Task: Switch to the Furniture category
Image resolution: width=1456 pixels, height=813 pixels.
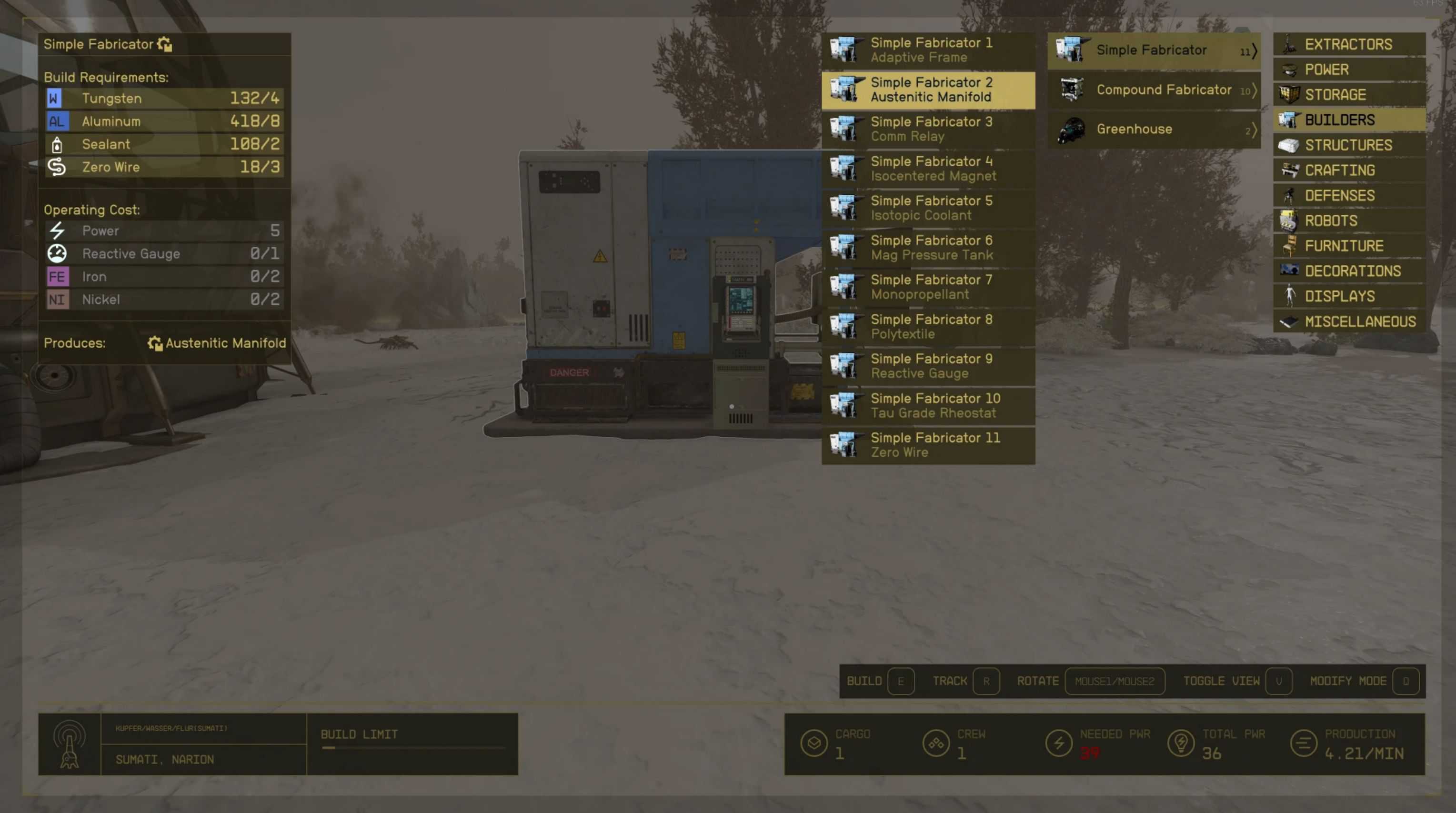Action: (1349, 246)
